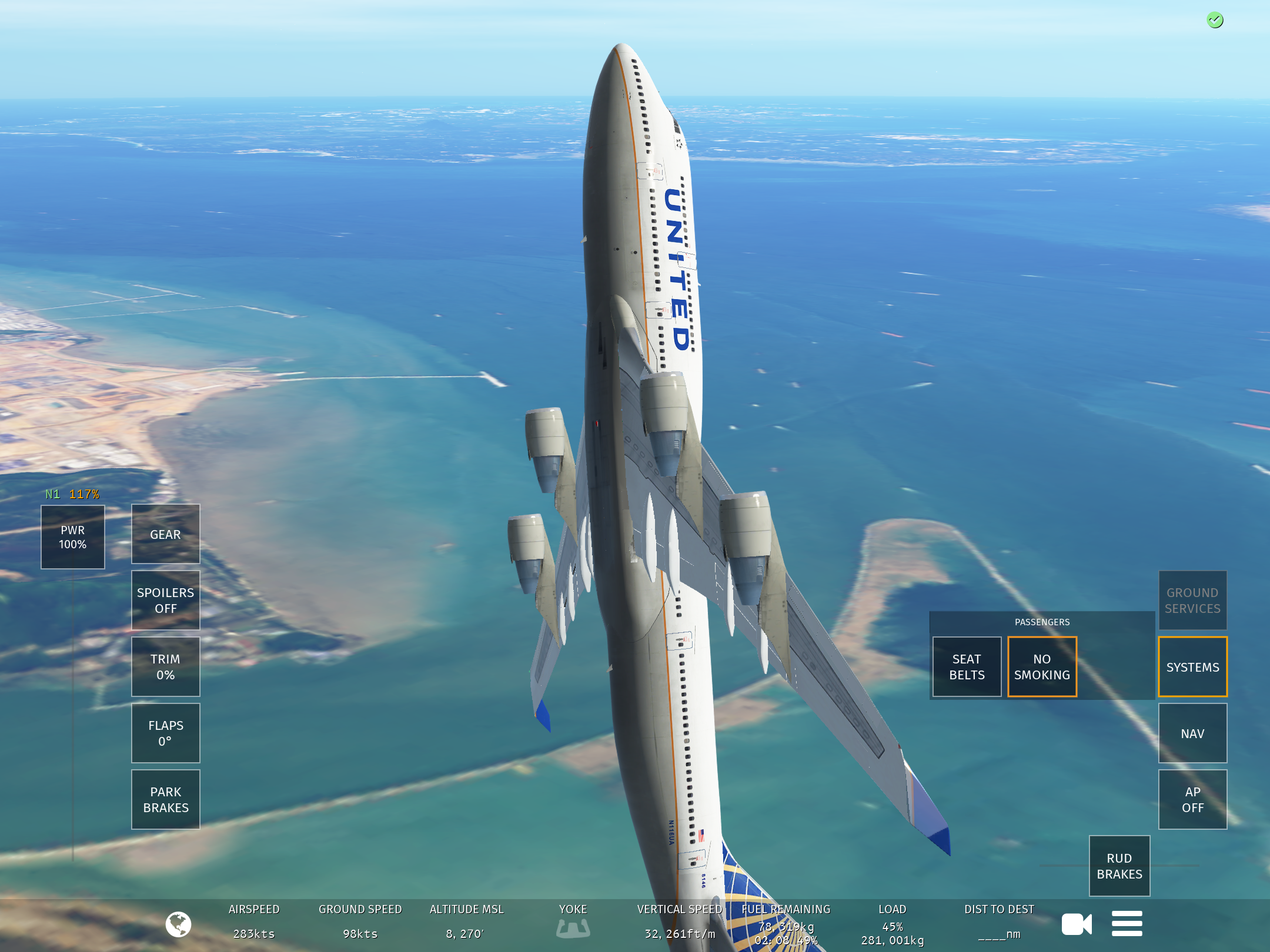1270x952 pixels.
Task: Open the AP OFF autopilot panel
Action: pos(1192,800)
